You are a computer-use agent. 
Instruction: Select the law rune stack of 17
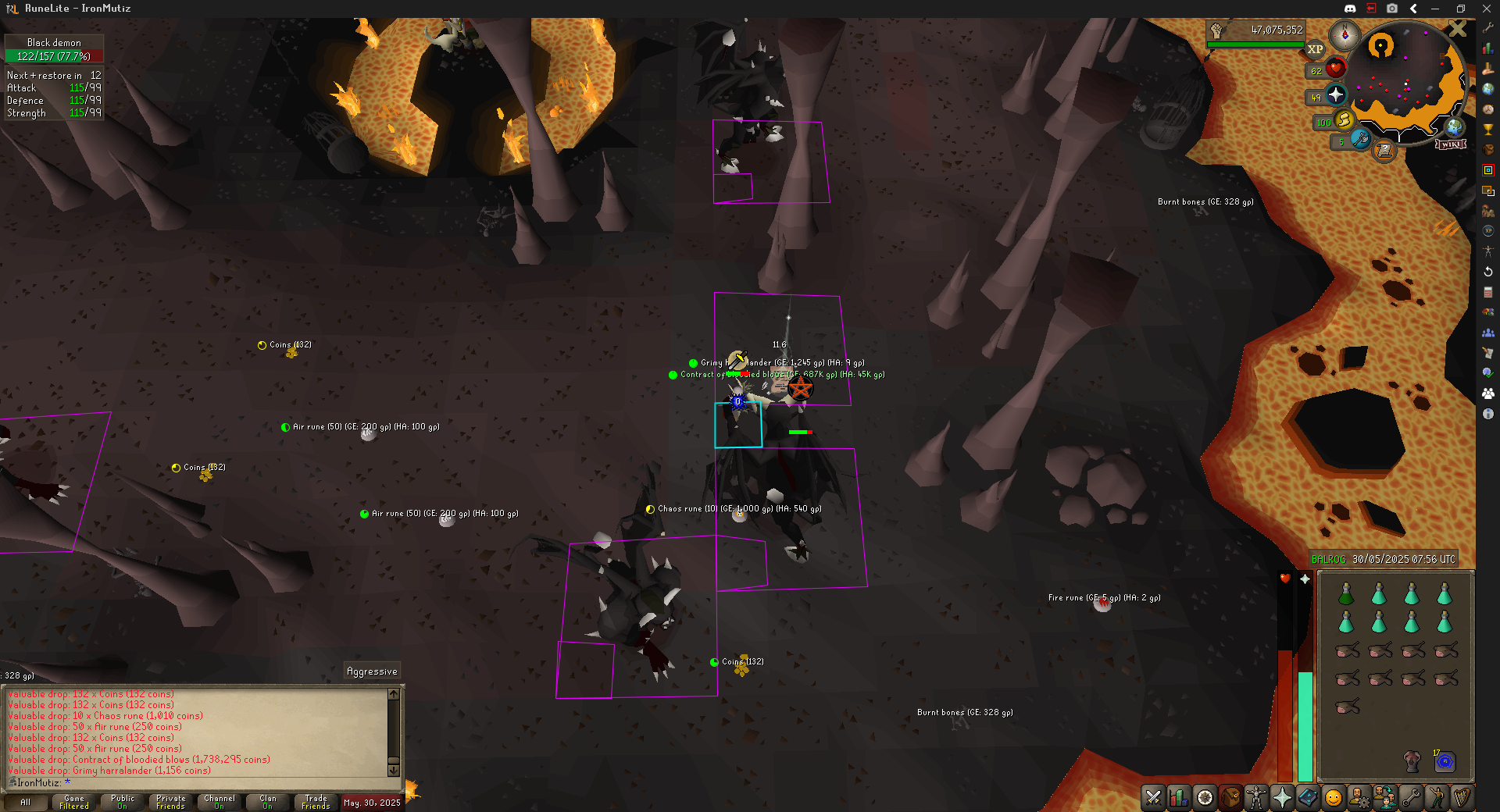tap(1445, 761)
